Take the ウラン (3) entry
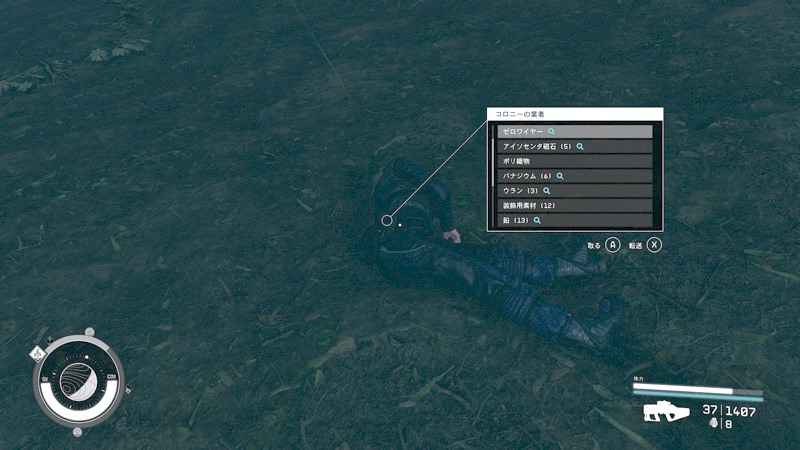This screenshot has height=450, width=800. tap(574, 190)
